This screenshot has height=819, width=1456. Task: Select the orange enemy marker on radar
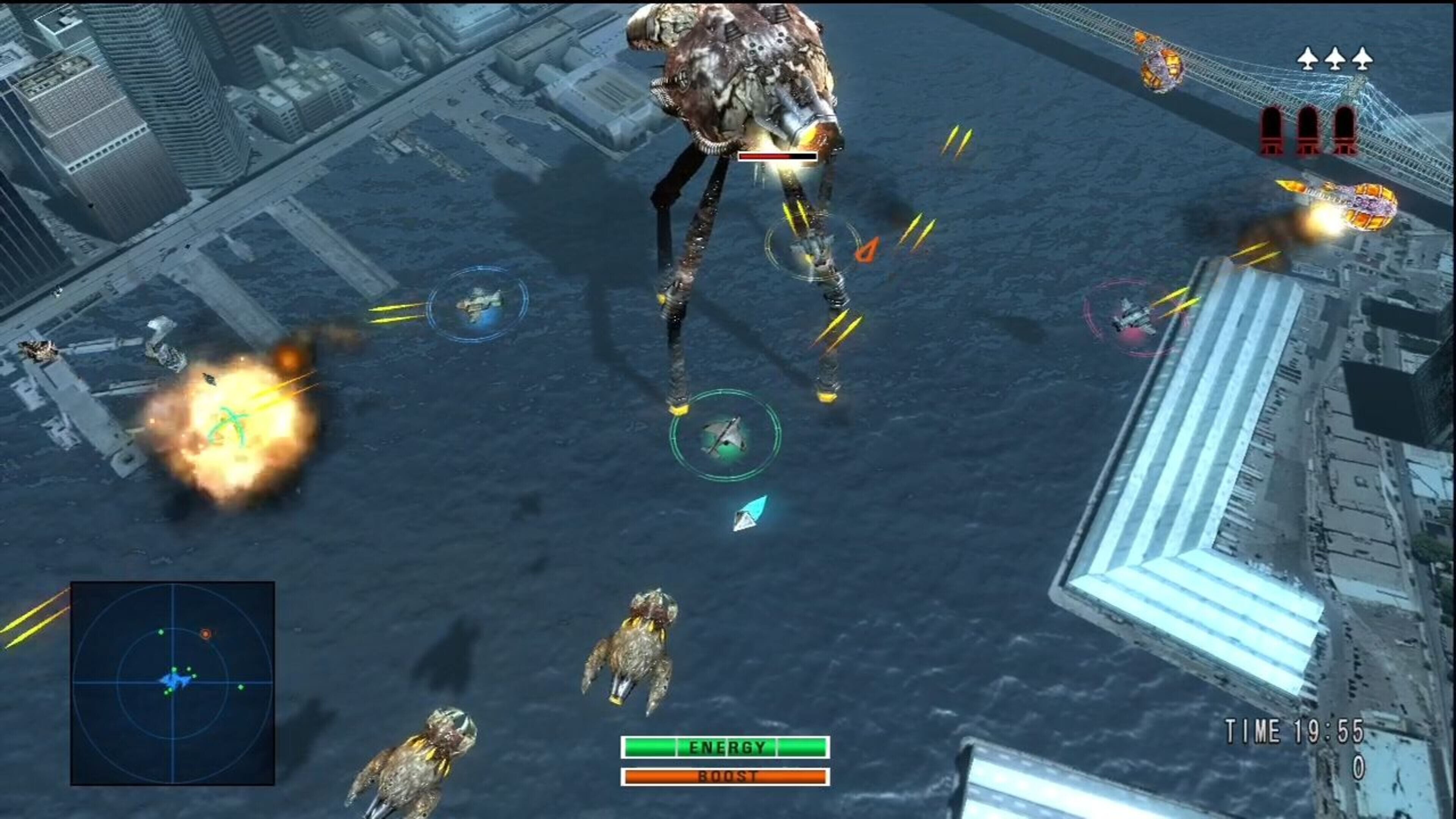(206, 634)
